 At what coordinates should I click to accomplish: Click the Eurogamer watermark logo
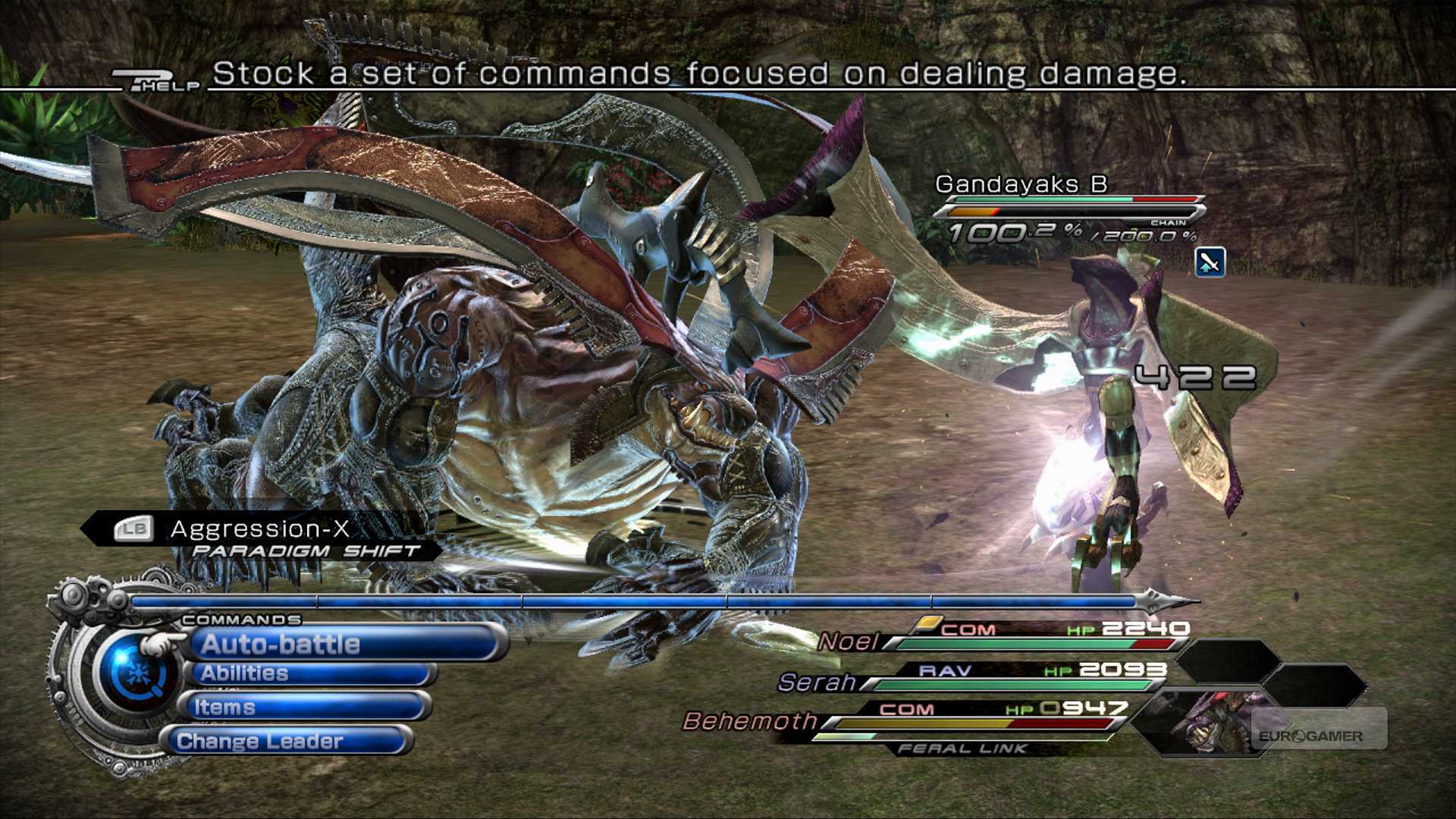coord(1310,736)
